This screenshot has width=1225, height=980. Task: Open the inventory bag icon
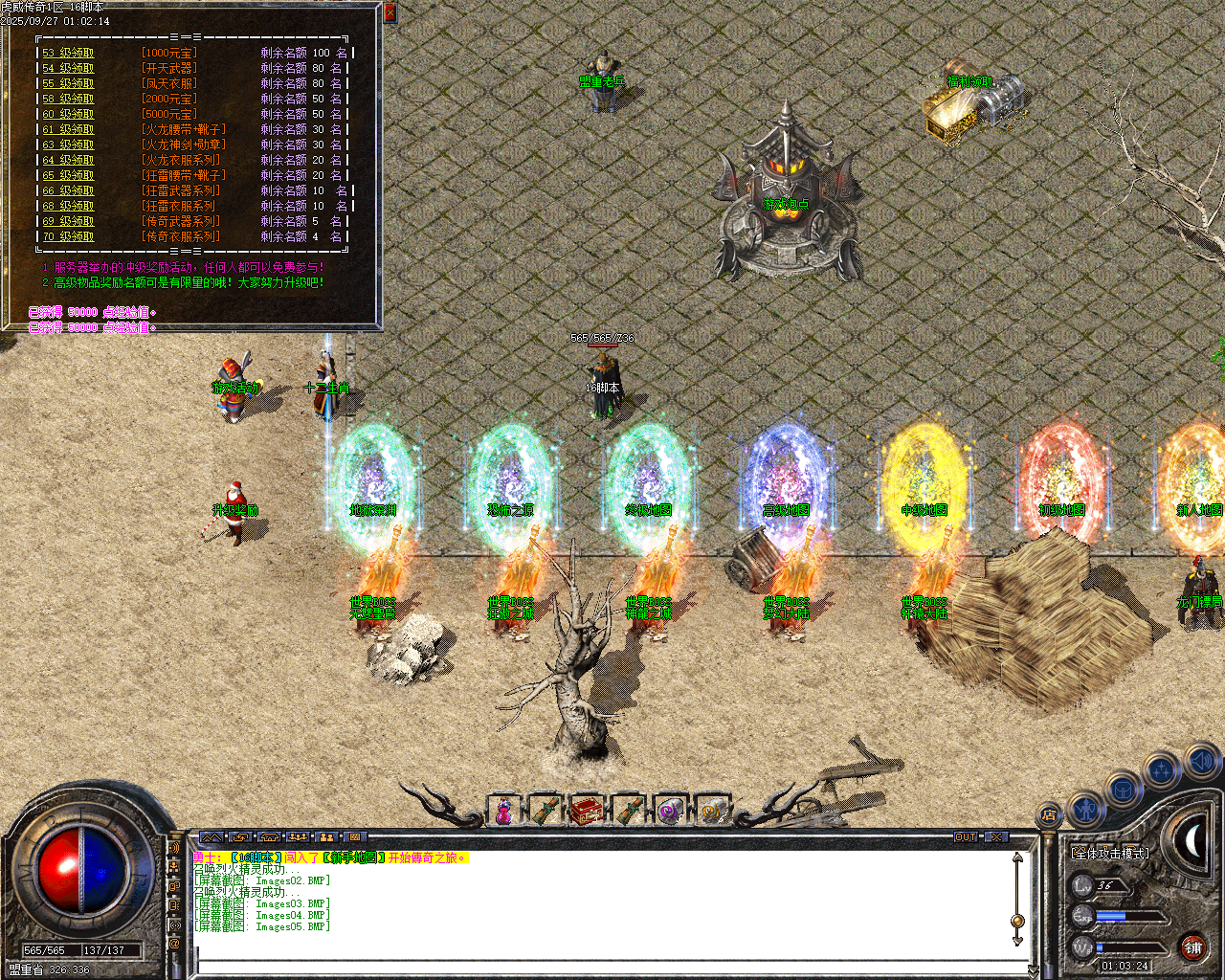tap(1124, 791)
